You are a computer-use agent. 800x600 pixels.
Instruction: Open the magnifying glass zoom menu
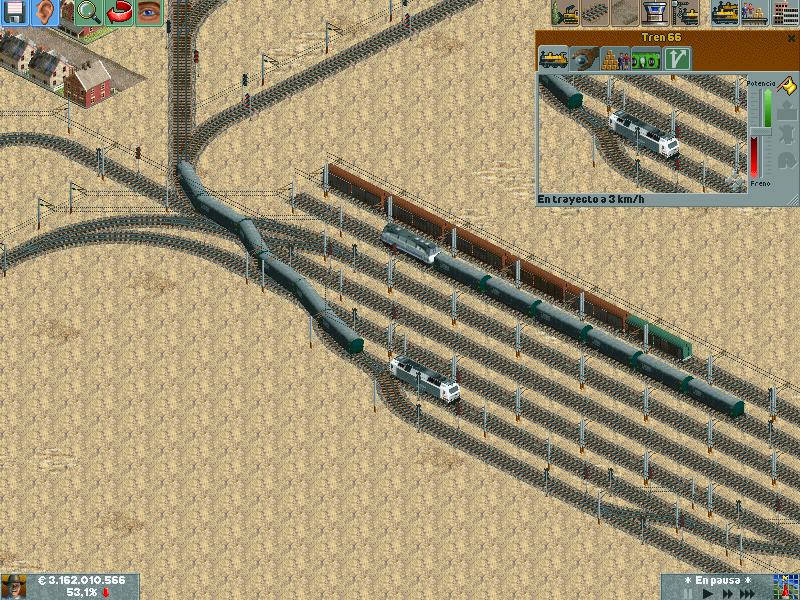88,13
